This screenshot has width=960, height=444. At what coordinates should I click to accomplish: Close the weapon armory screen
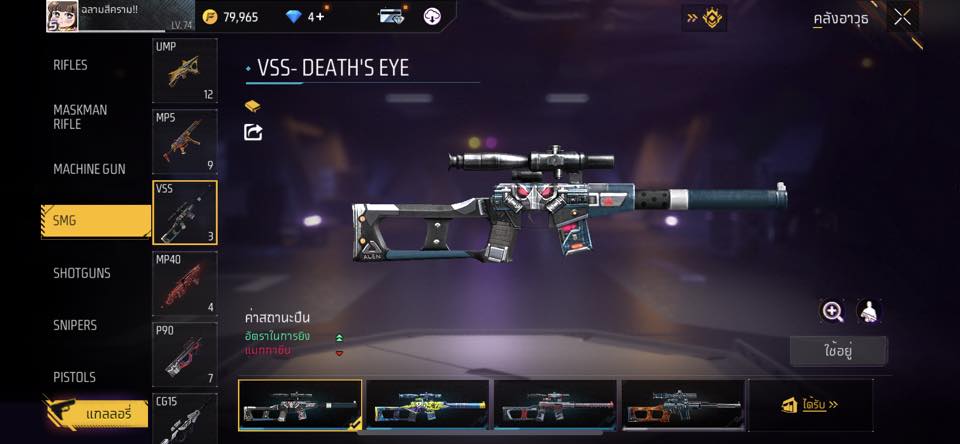pos(902,17)
